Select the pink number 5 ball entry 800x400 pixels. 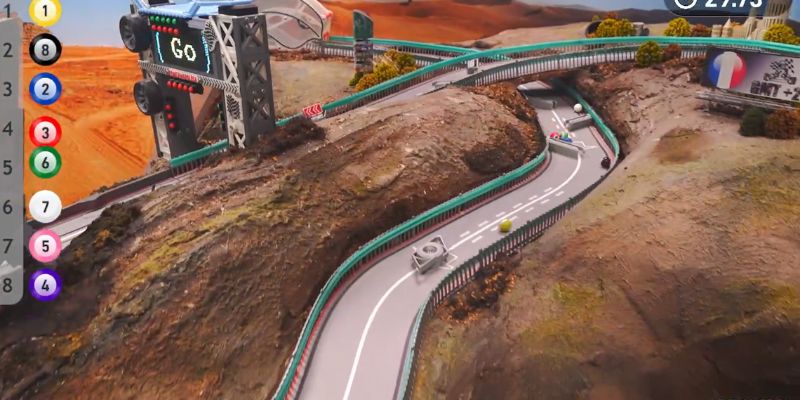click(x=45, y=246)
